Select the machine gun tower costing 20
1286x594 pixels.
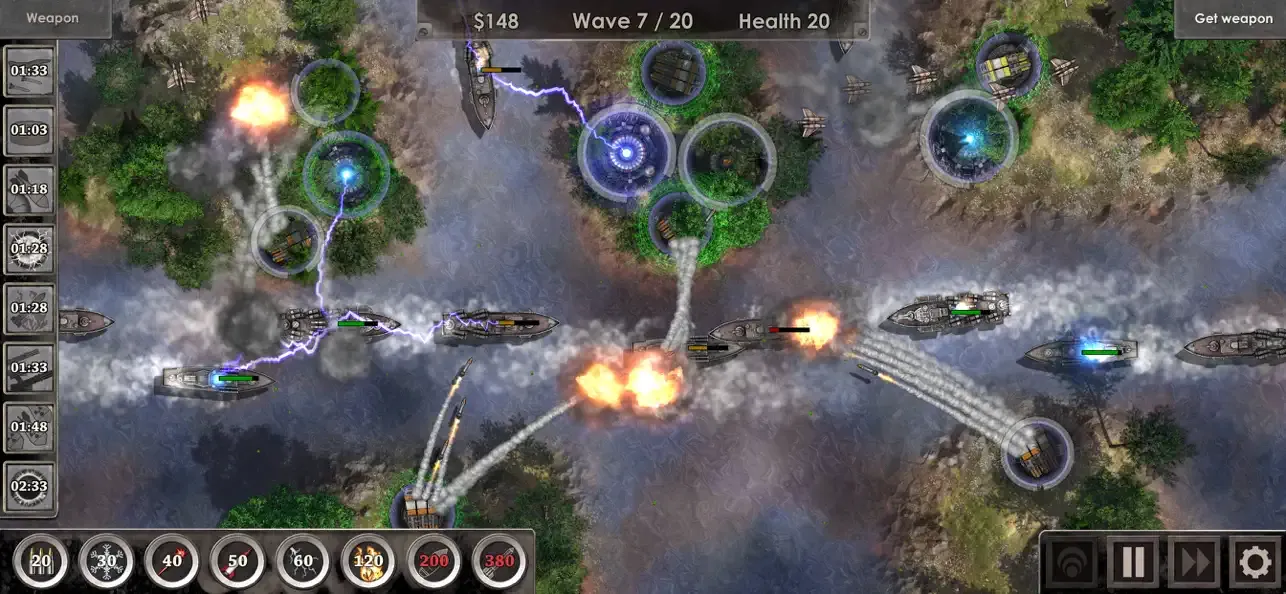[x=41, y=562]
